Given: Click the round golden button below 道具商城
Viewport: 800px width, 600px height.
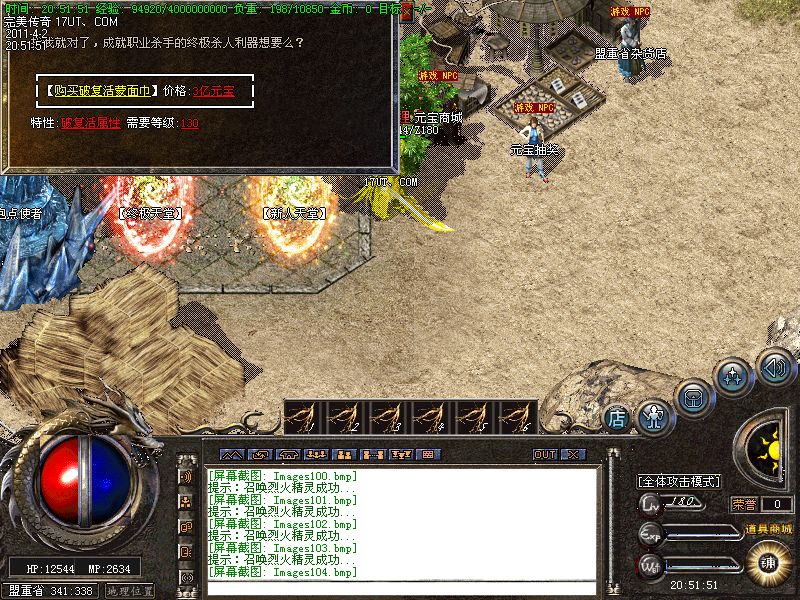Looking at the screenshot, I should (768, 560).
